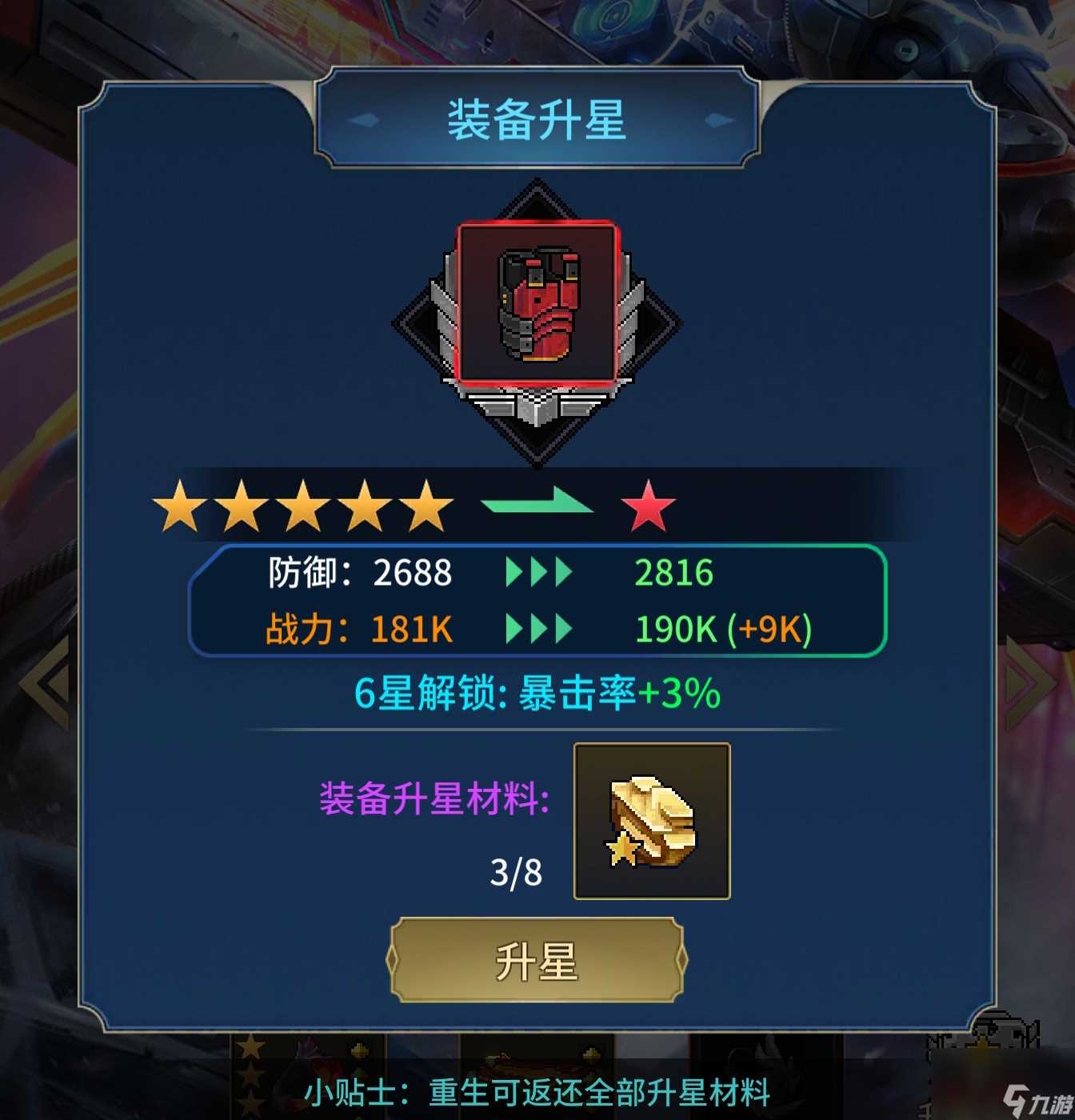Image resolution: width=1075 pixels, height=1120 pixels.
Task: Select the 防御: 2688 stat row
Action: click(360, 573)
